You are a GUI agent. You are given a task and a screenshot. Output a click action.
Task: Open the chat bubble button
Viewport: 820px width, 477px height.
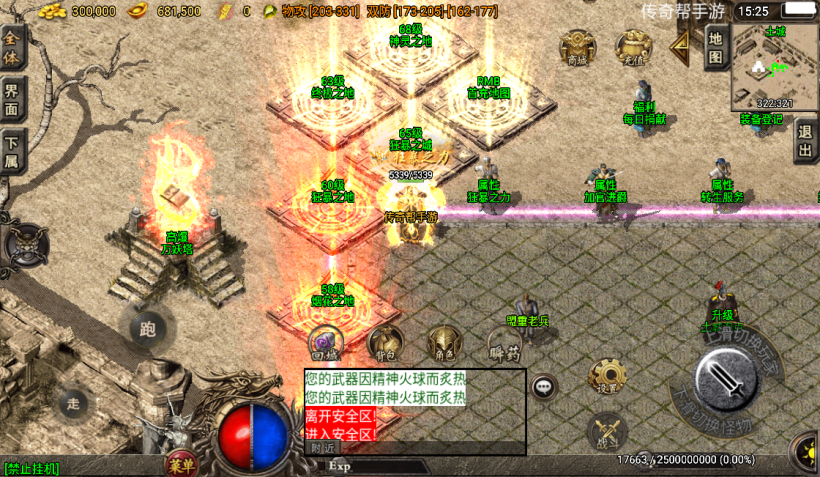(x=544, y=387)
